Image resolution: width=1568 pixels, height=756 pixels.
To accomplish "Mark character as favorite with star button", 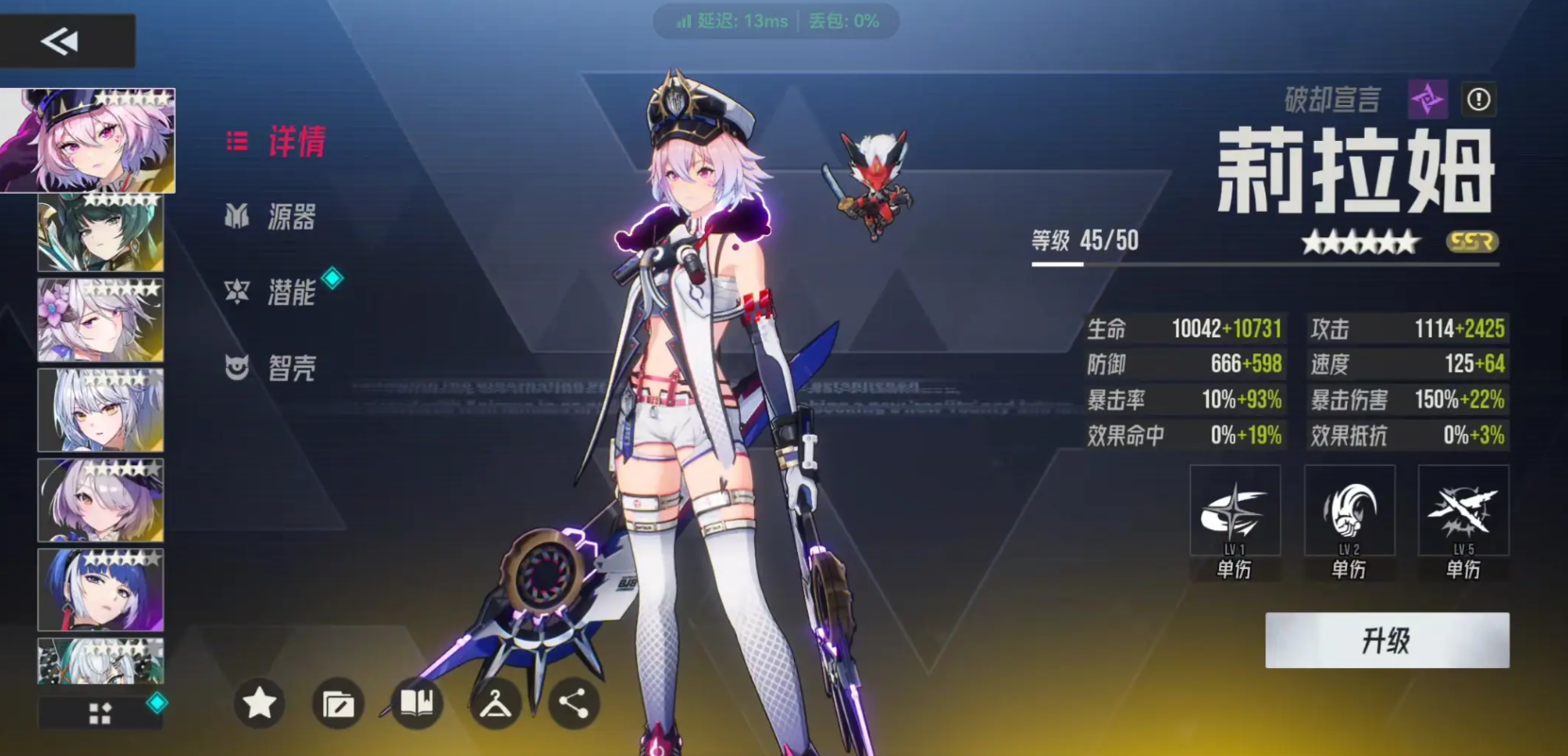I will [259, 703].
